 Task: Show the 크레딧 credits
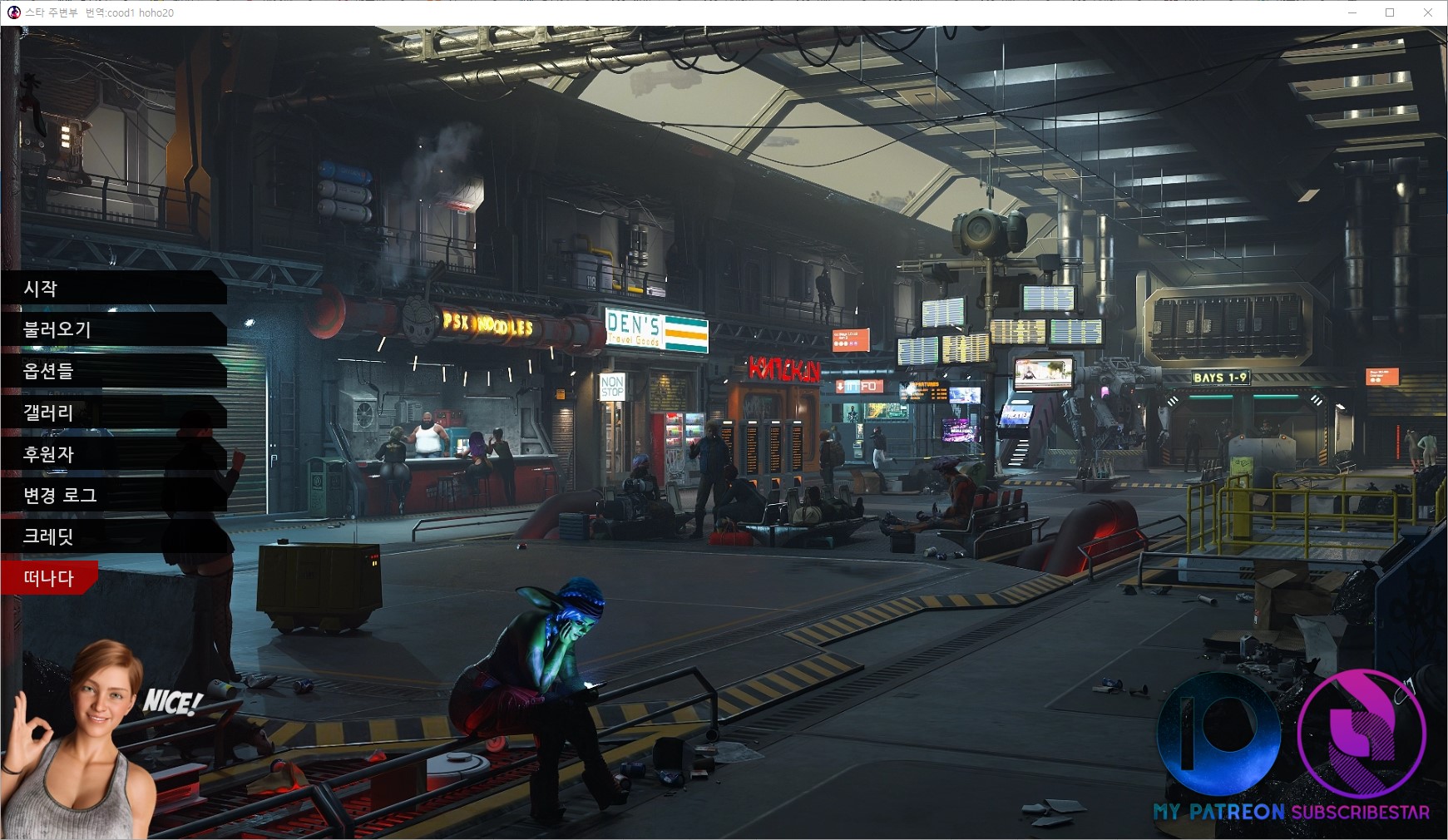pos(48,536)
